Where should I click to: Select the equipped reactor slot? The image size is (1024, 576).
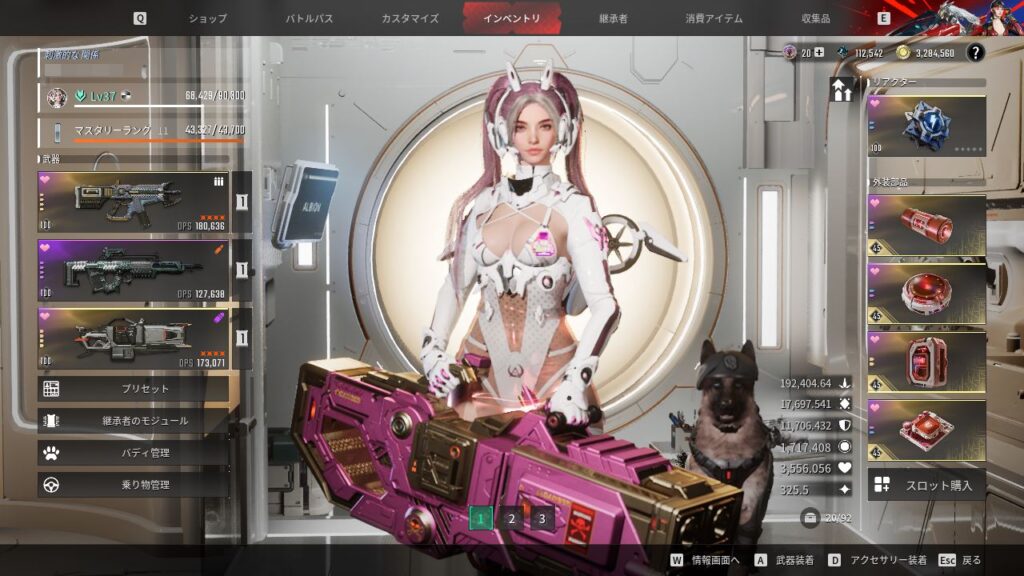(x=926, y=126)
